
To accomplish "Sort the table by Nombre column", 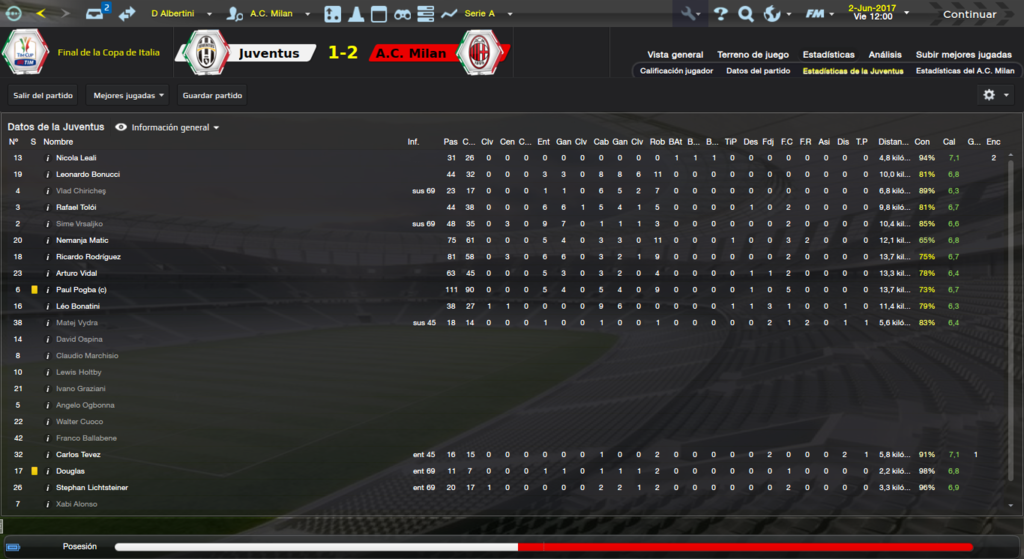I will tap(58, 142).
